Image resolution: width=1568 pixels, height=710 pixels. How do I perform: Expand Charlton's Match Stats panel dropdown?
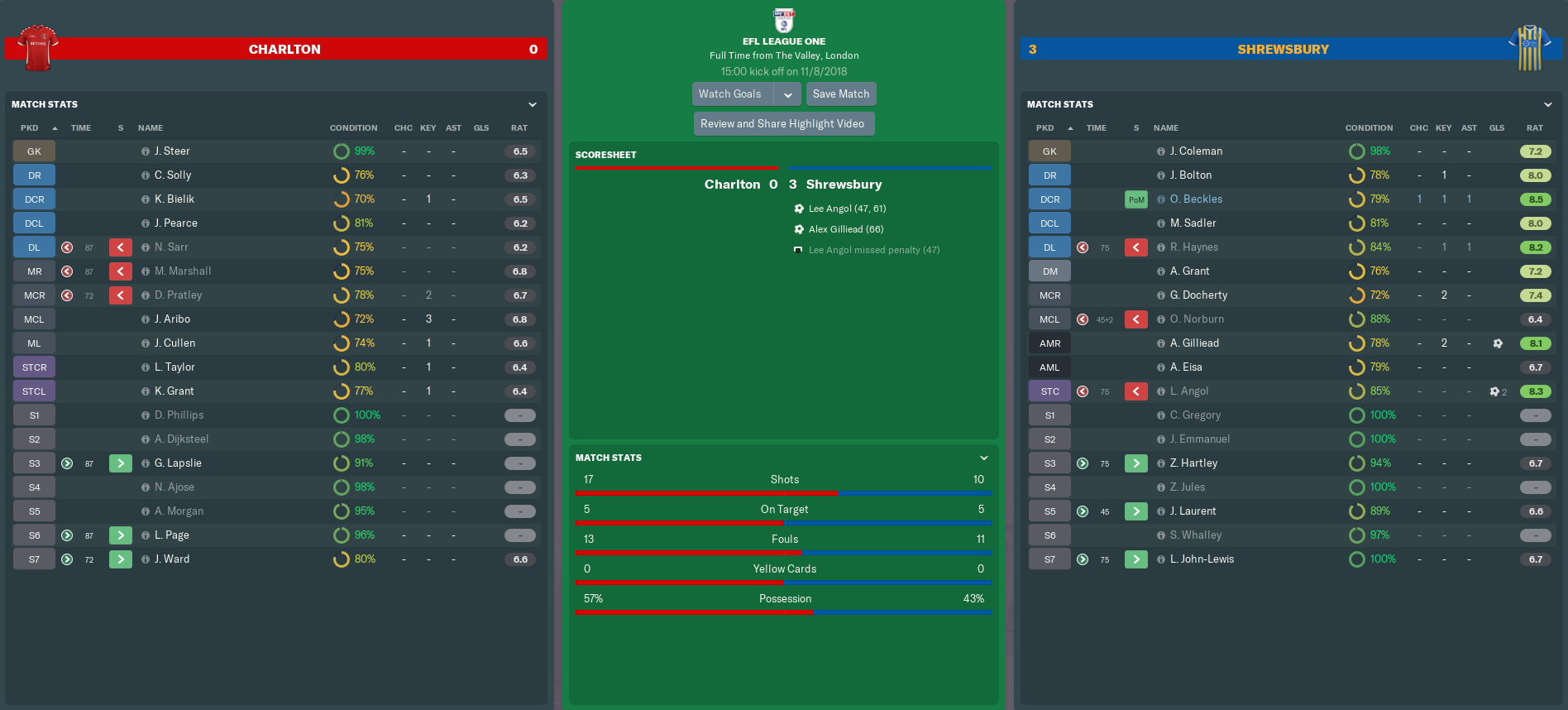click(533, 105)
